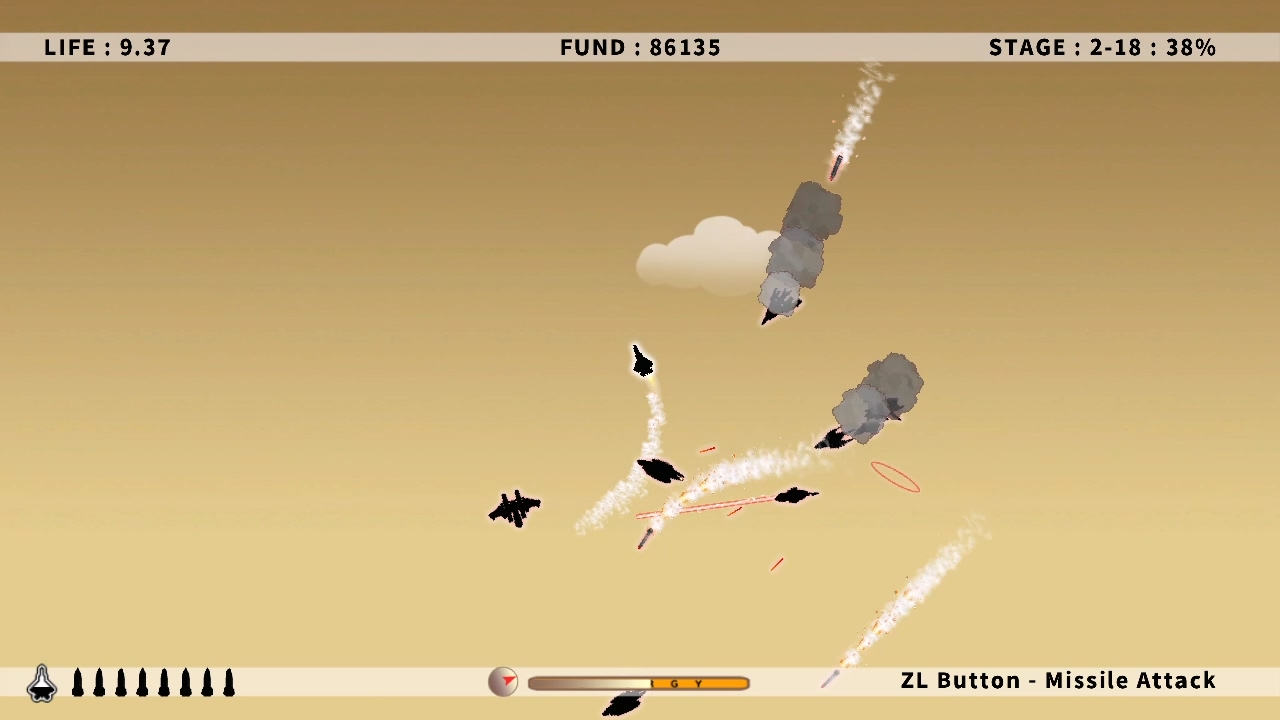Viewport: 1280px width, 720px height.
Task: Click the fighter jet near the left edge
Action: [x=514, y=508]
